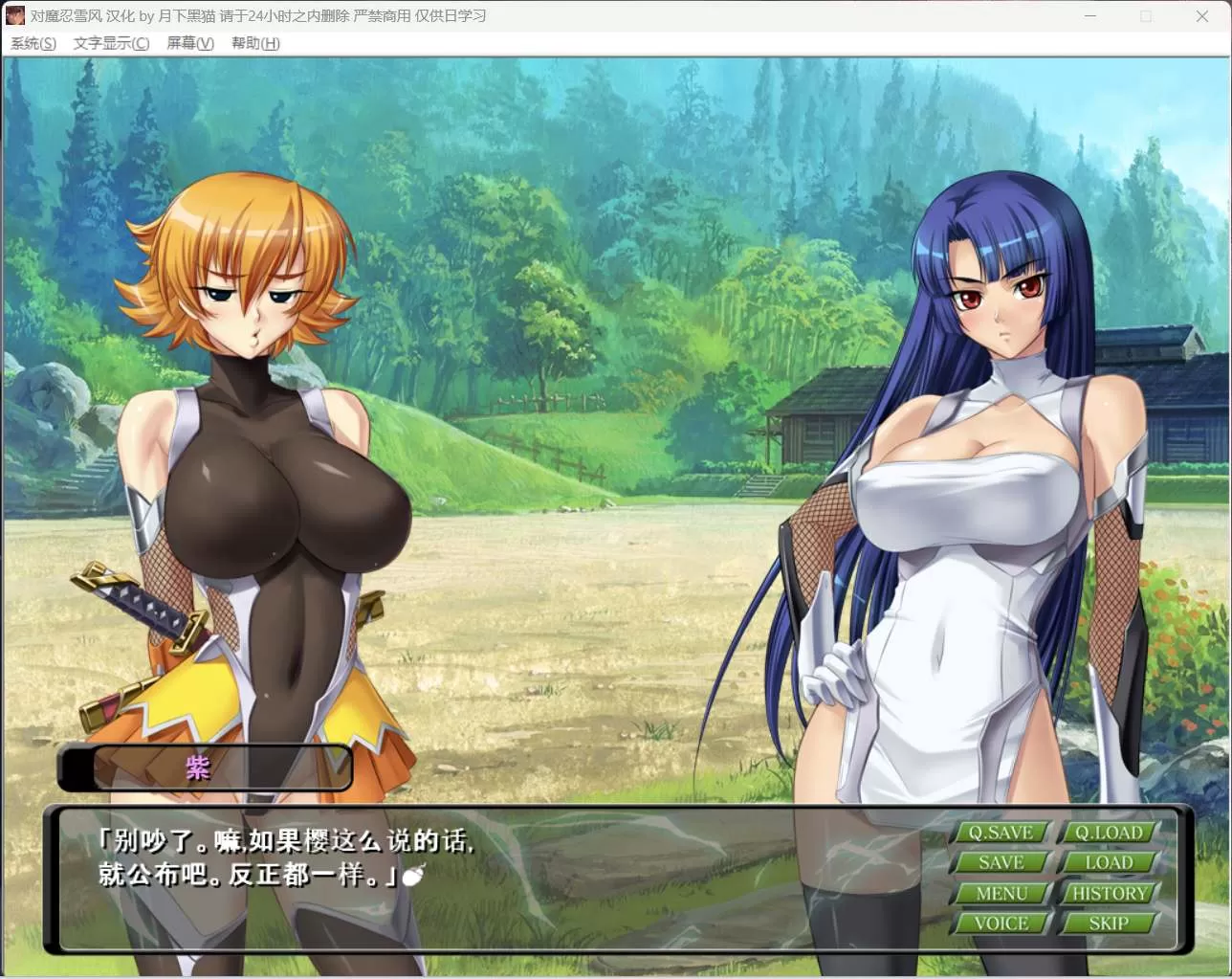This screenshot has height=979, width=1232.
Task: Click the game icon in the title bar
Action: (14, 15)
